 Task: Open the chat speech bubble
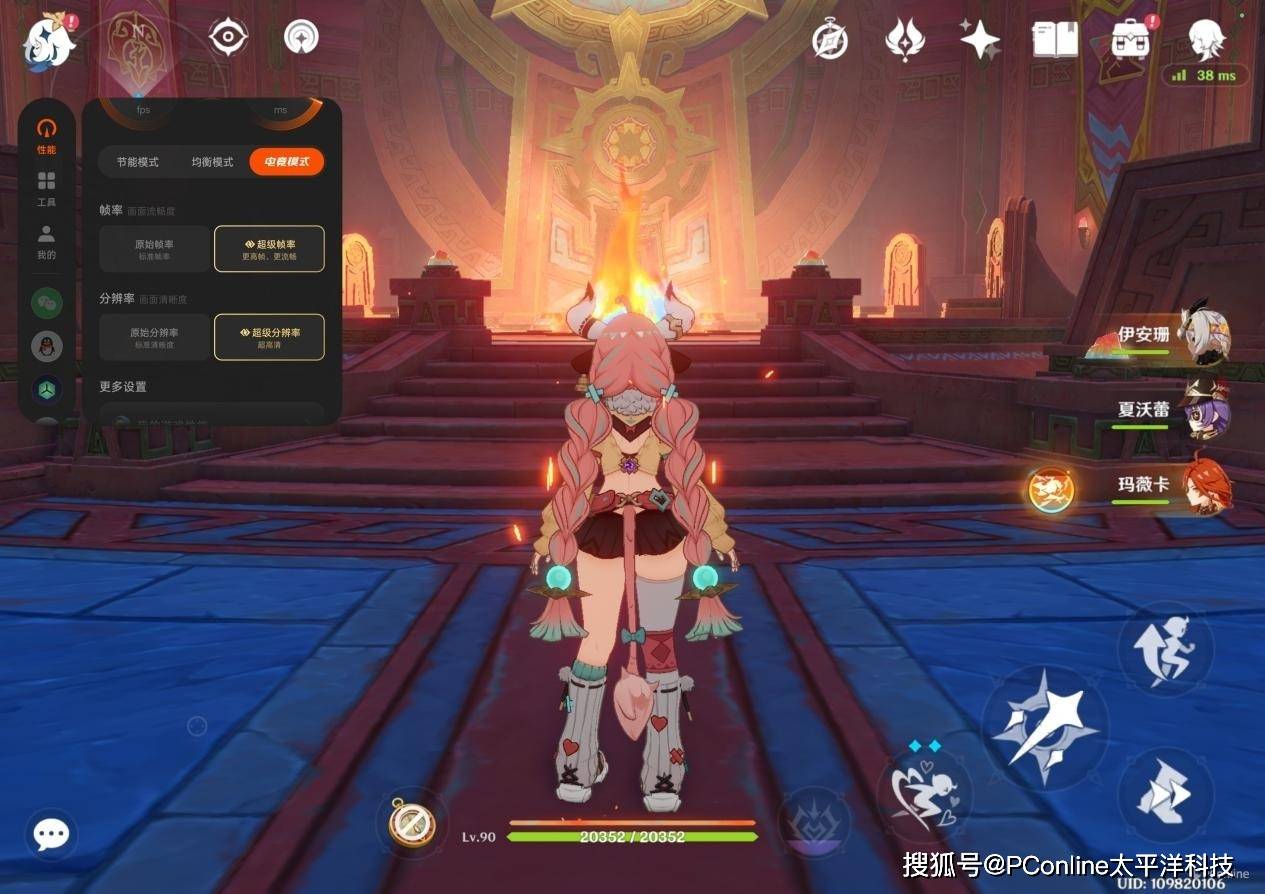(50, 834)
